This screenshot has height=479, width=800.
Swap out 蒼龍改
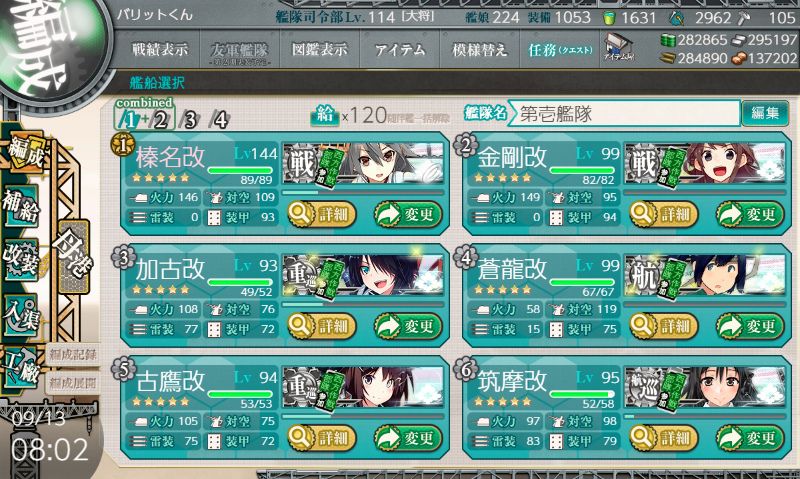point(746,325)
